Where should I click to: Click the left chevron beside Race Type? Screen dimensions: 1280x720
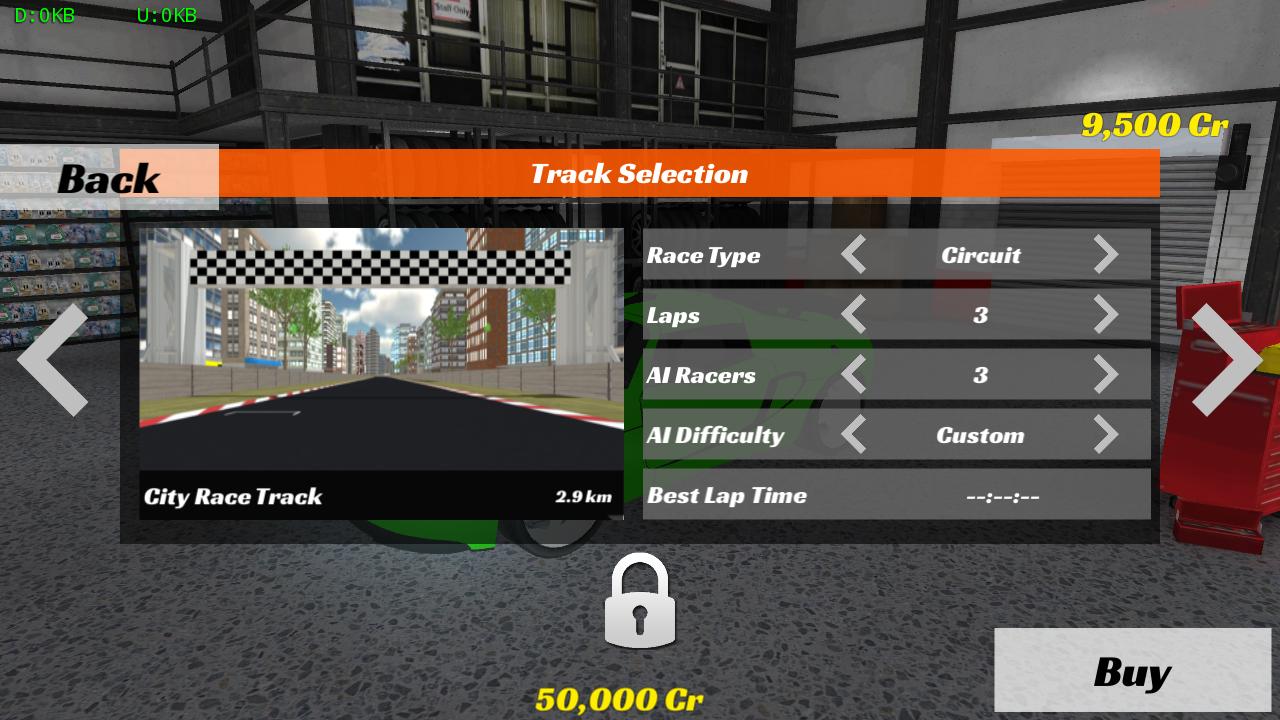tap(855, 255)
